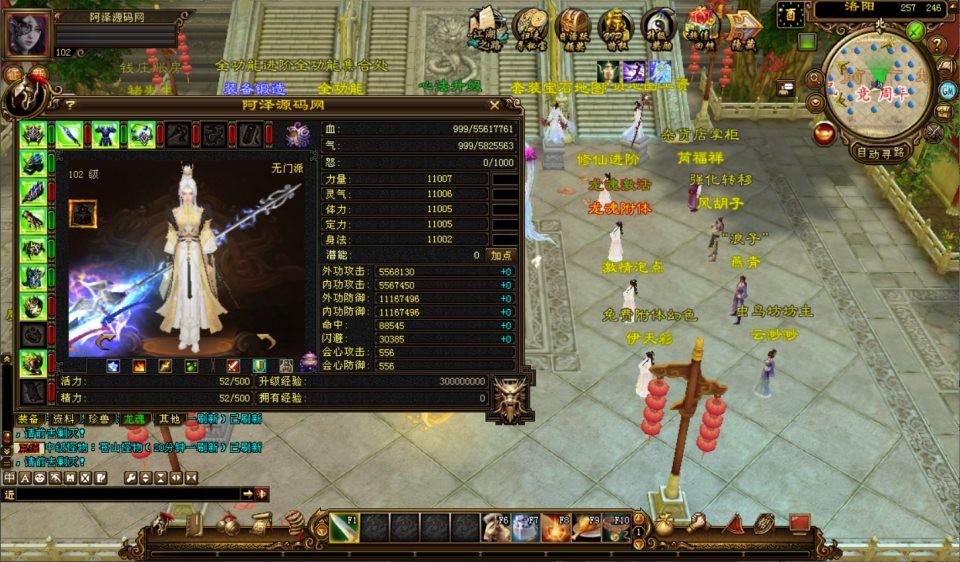Select the 珍兽 pet tab
960x562 pixels.
click(x=98, y=419)
